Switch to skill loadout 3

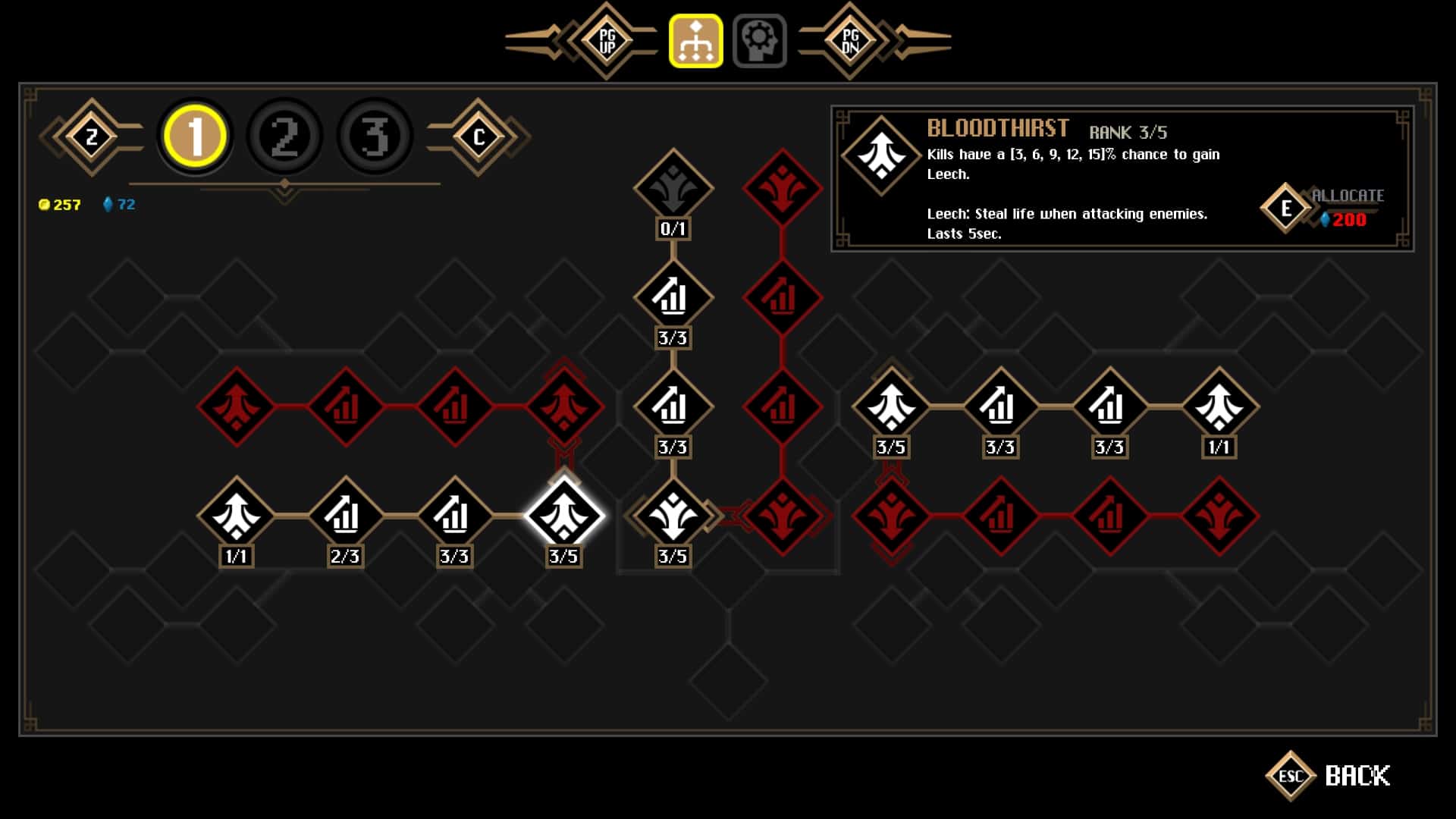coord(375,136)
